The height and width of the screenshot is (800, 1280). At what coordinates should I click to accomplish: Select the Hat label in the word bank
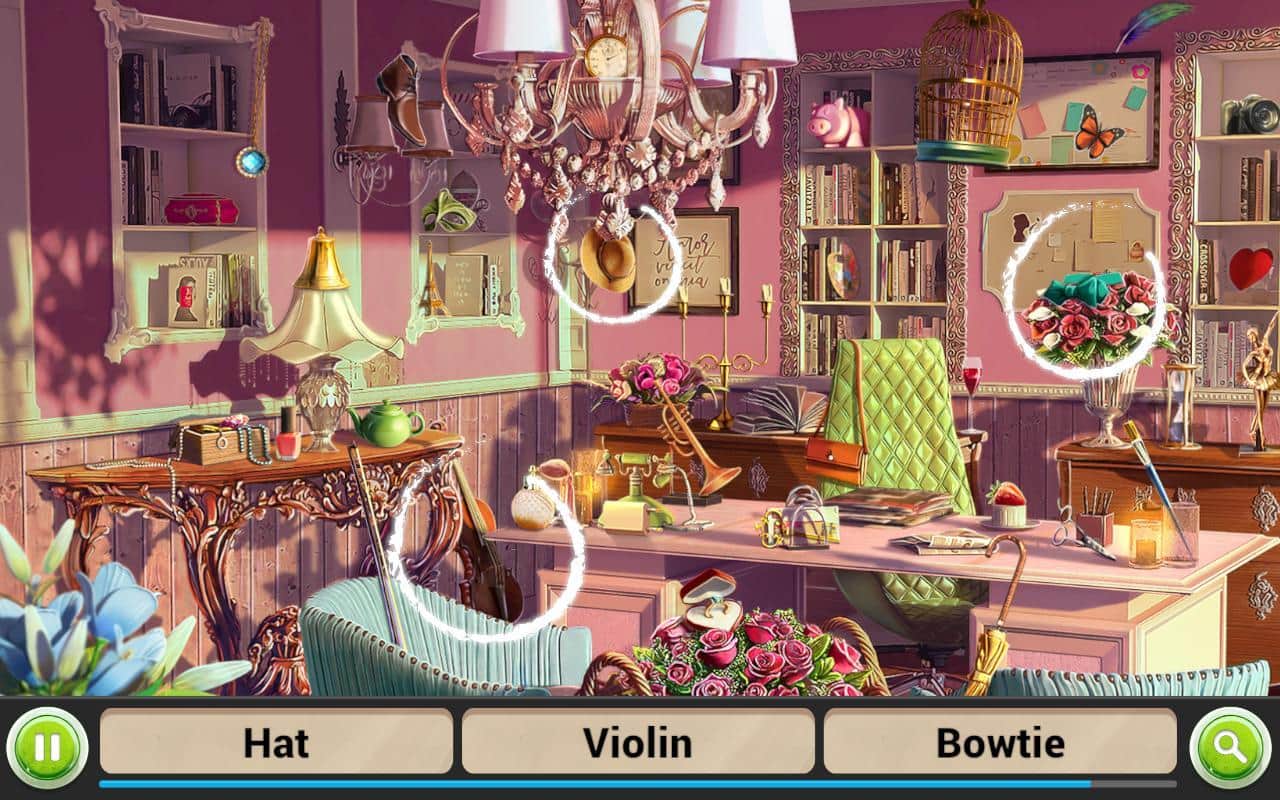coord(277,742)
